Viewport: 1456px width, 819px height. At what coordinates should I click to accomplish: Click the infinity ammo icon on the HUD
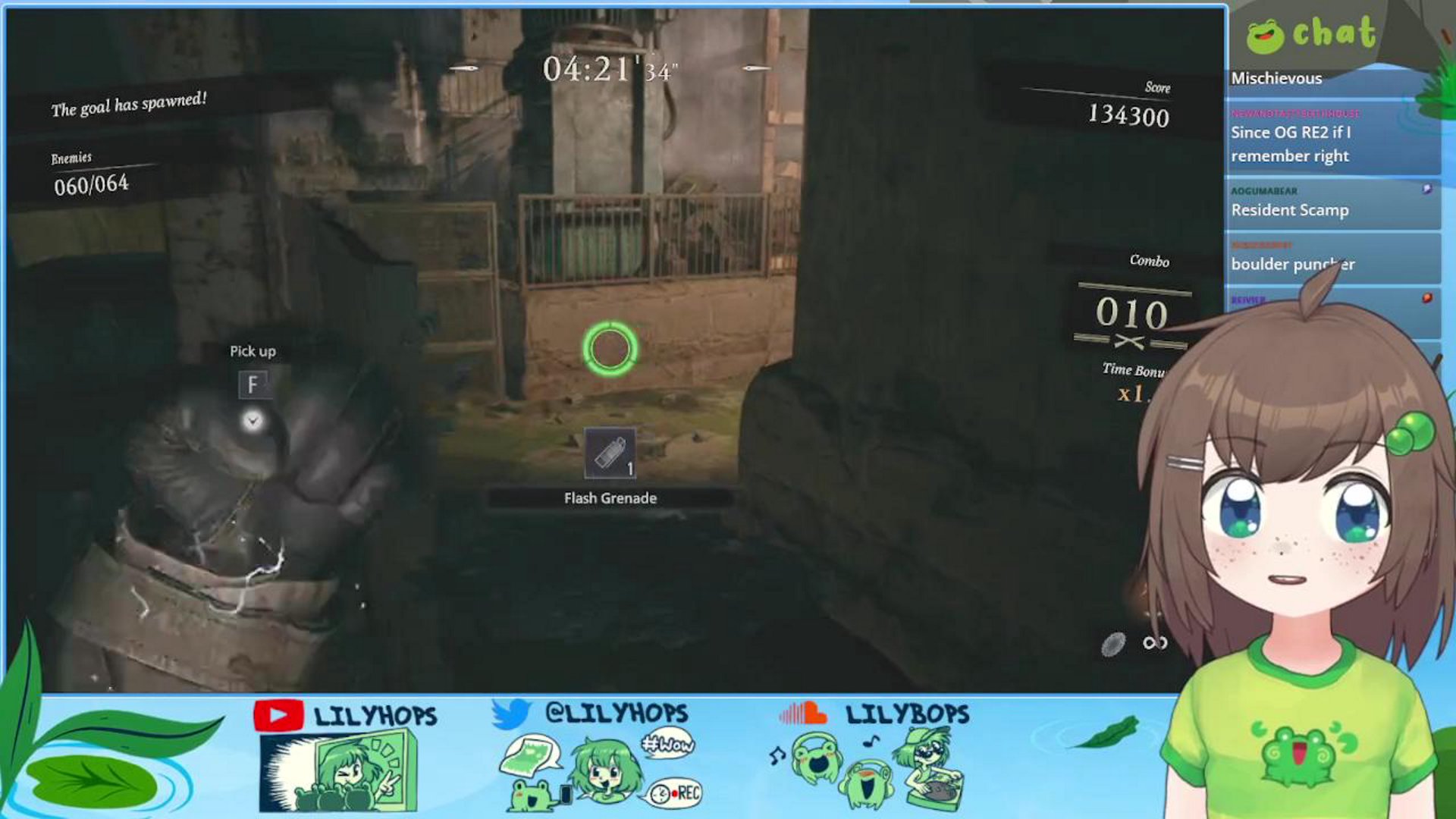[1156, 643]
